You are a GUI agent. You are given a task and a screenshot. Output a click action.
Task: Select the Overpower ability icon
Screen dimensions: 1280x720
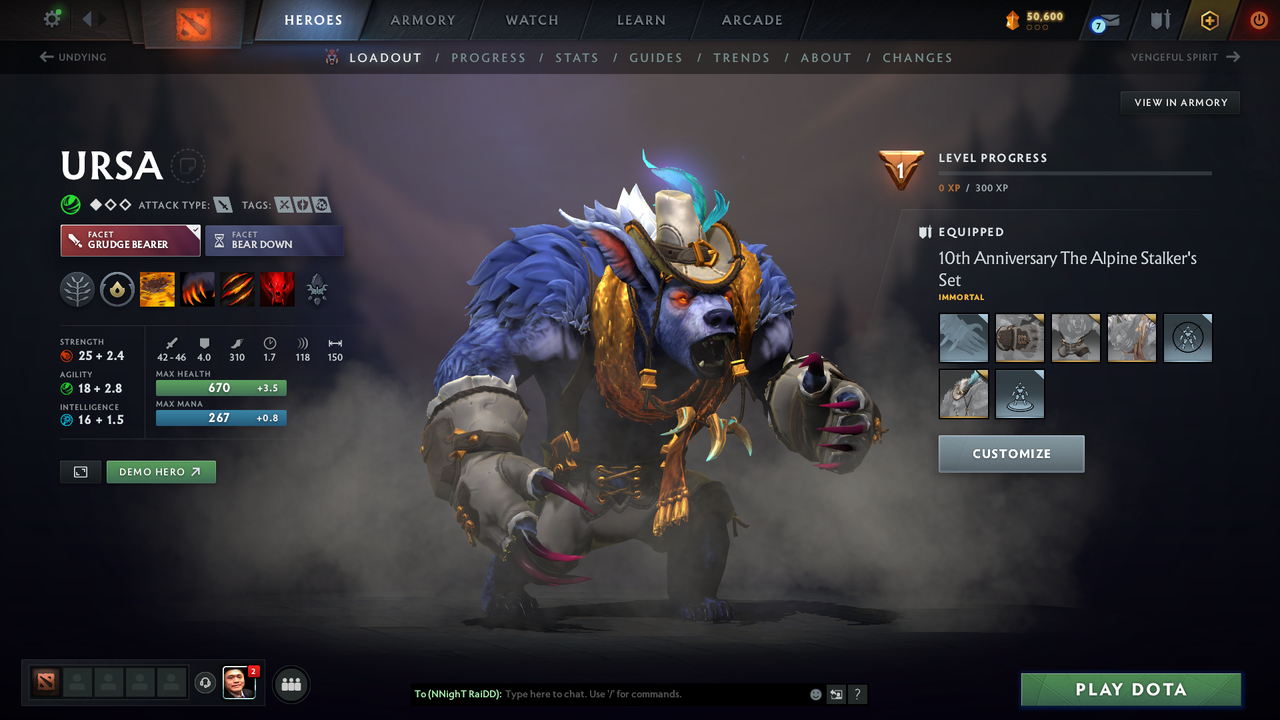(x=197, y=289)
